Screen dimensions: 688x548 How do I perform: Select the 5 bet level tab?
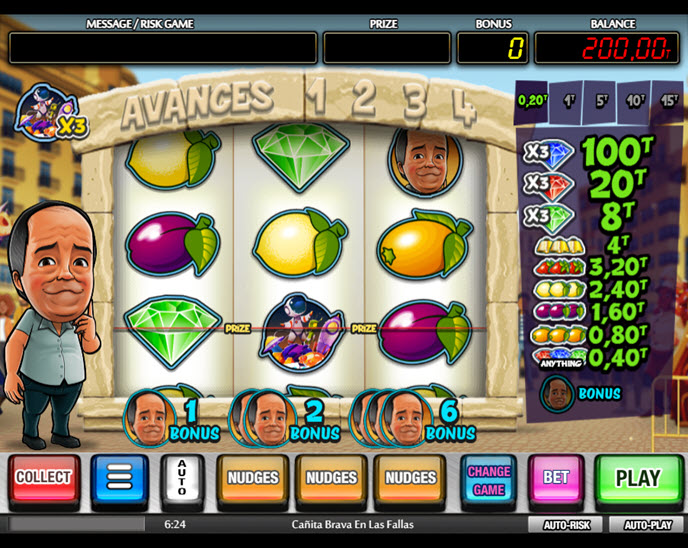pos(600,100)
